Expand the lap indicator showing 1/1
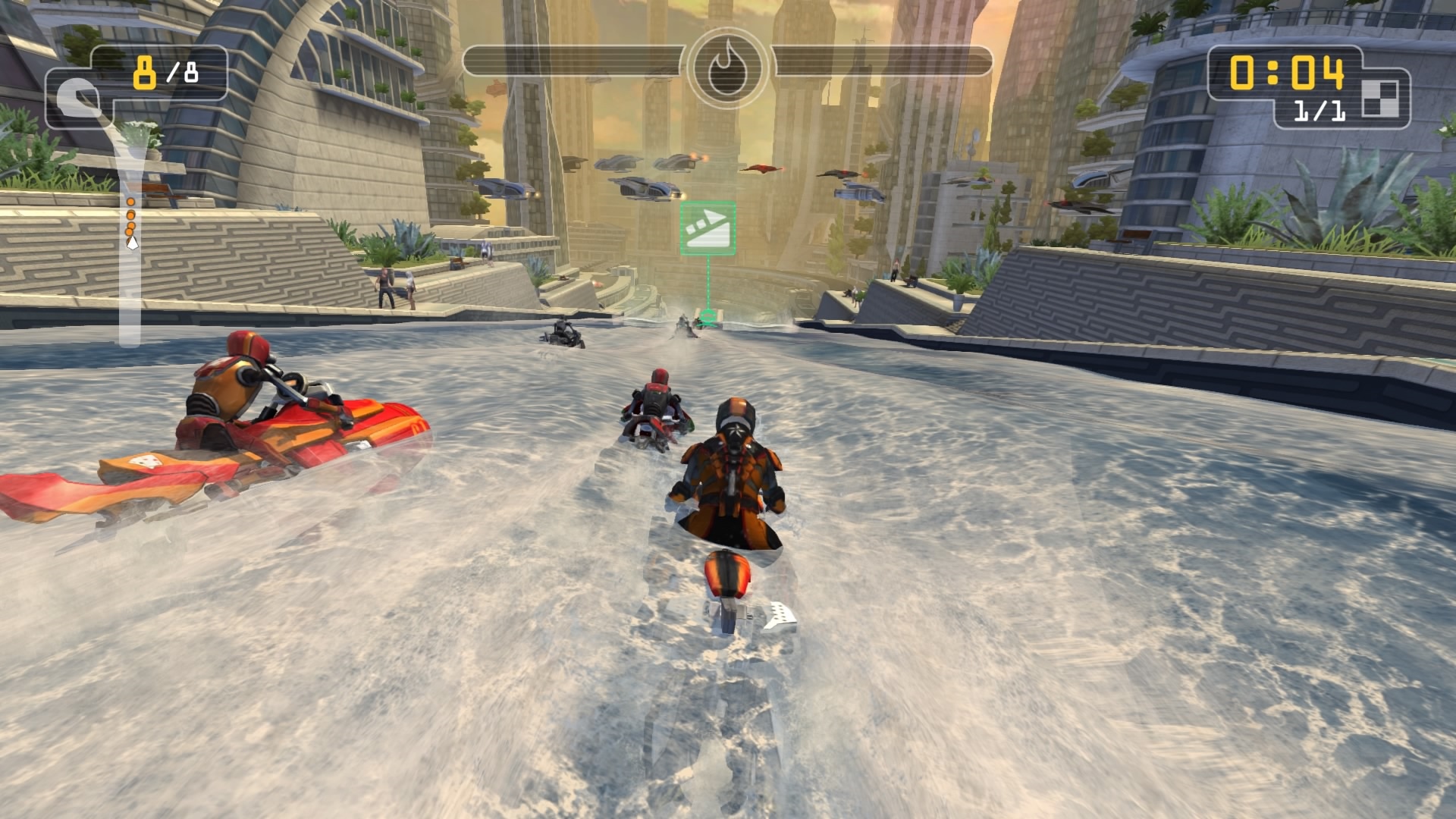 pyautogui.click(x=1319, y=110)
